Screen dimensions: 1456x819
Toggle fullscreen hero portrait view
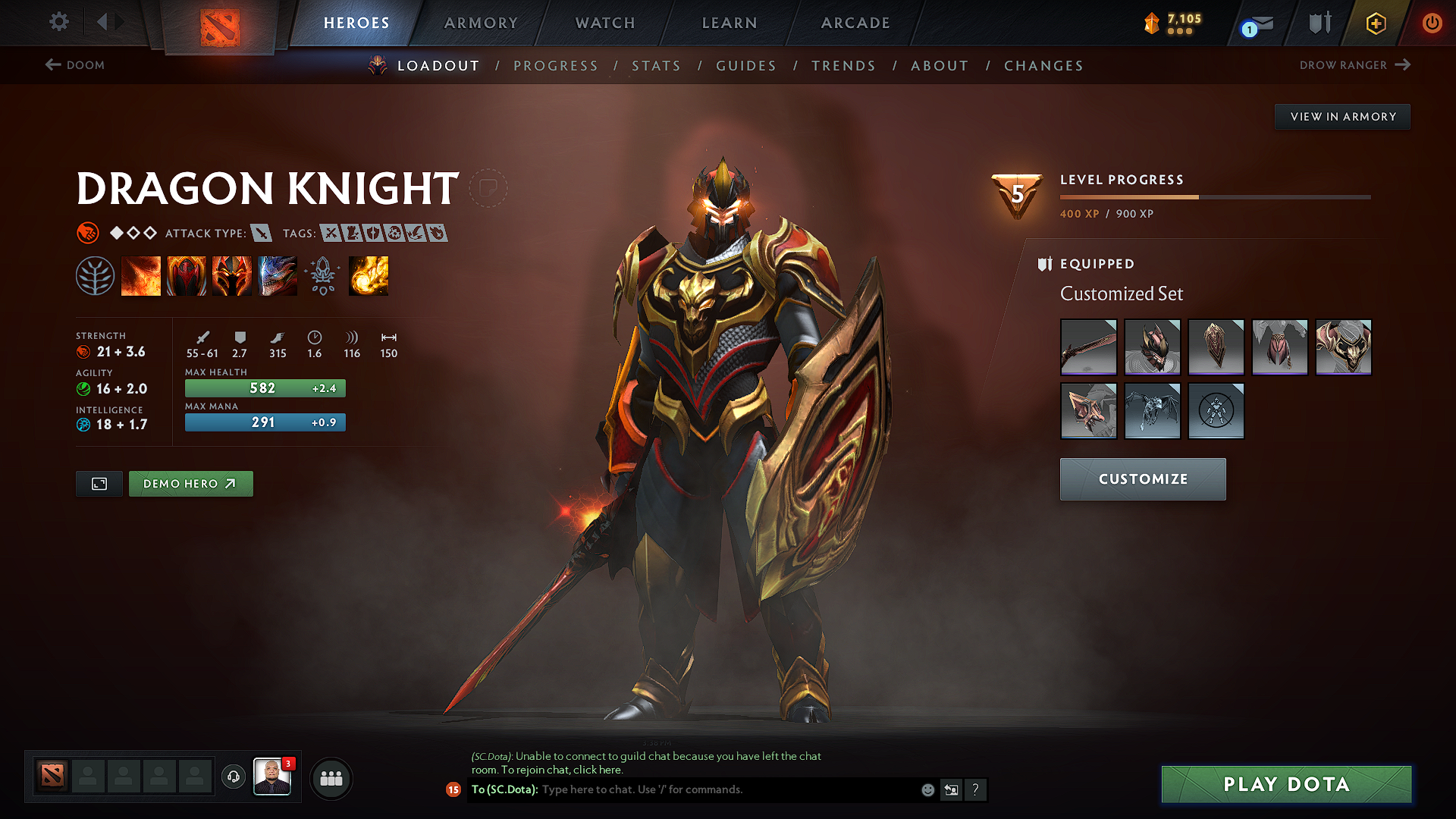click(98, 483)
